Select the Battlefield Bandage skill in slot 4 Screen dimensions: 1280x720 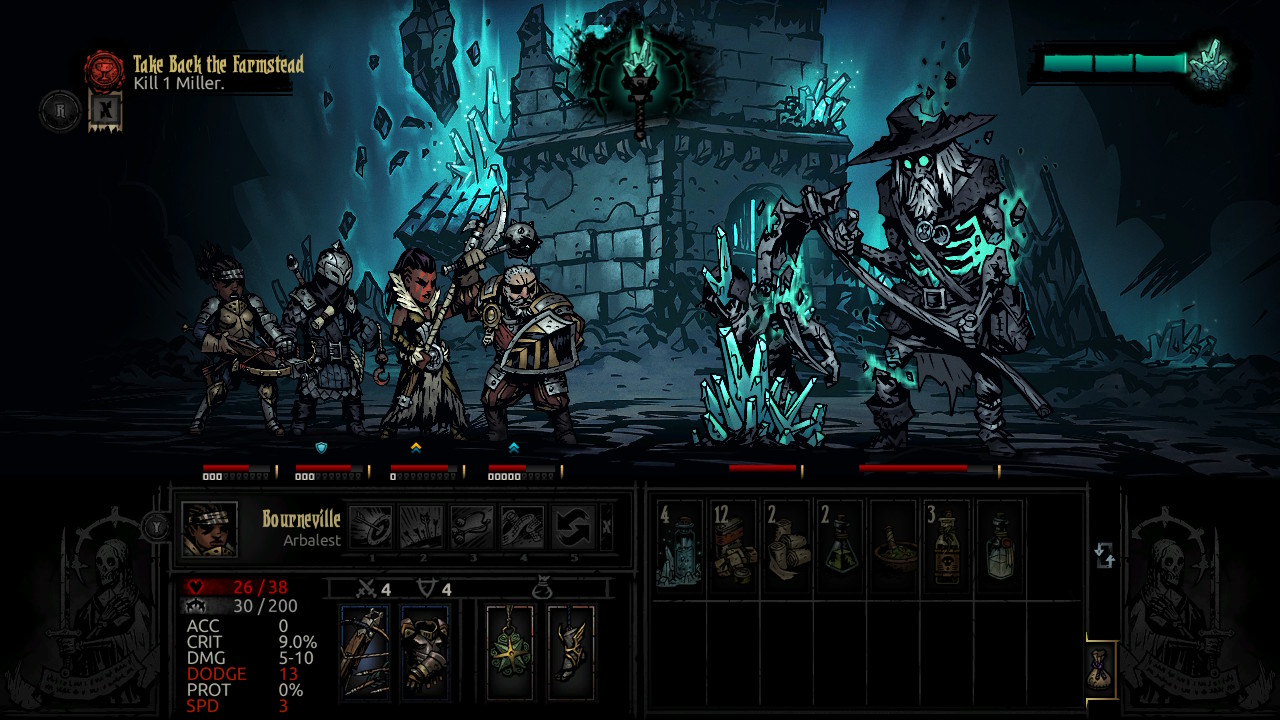pos(521,525)
